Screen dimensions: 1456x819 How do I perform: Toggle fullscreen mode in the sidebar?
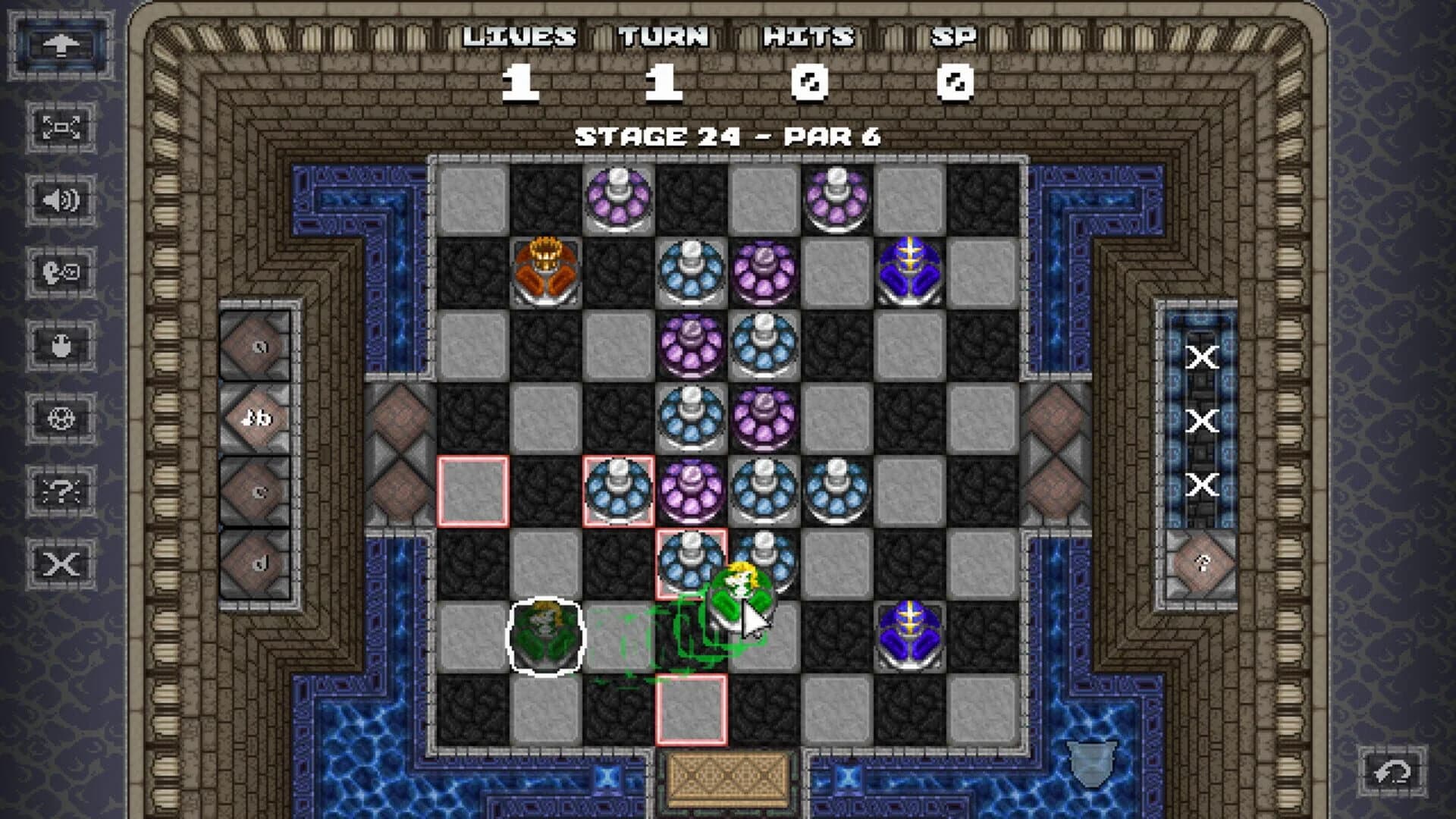62,127
